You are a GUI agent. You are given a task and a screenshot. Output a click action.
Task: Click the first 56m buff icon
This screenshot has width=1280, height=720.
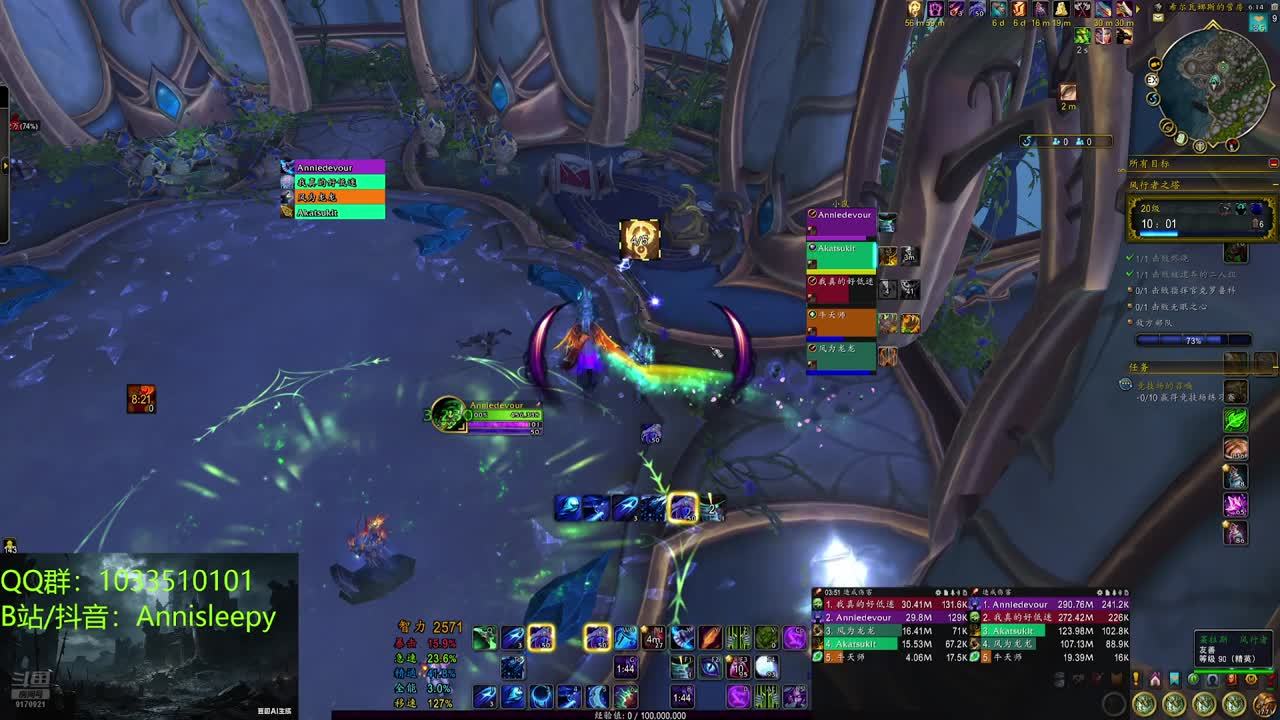click(x=913, y=9)
